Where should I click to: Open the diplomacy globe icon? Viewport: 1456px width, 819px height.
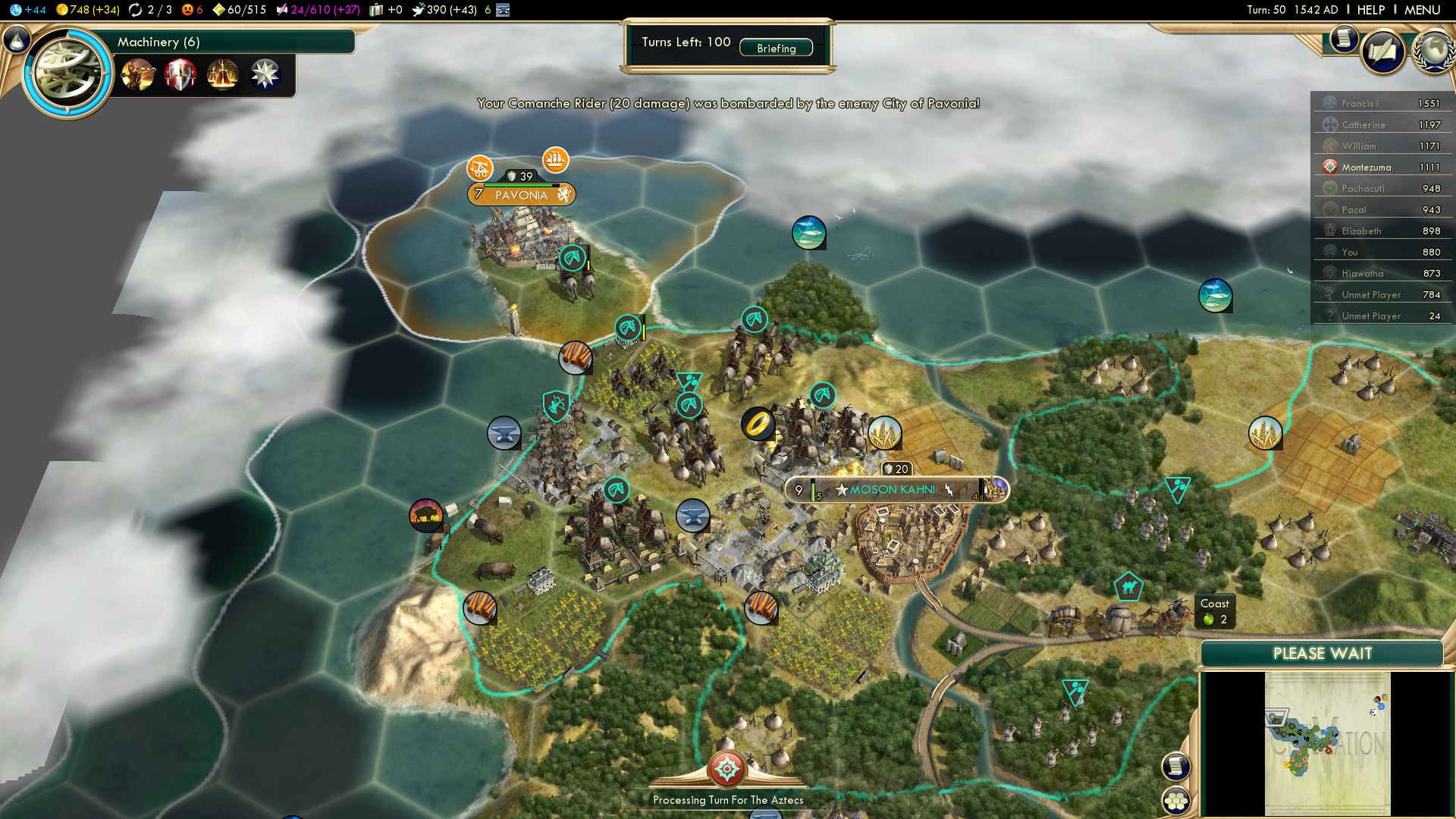coord(1433,52)
